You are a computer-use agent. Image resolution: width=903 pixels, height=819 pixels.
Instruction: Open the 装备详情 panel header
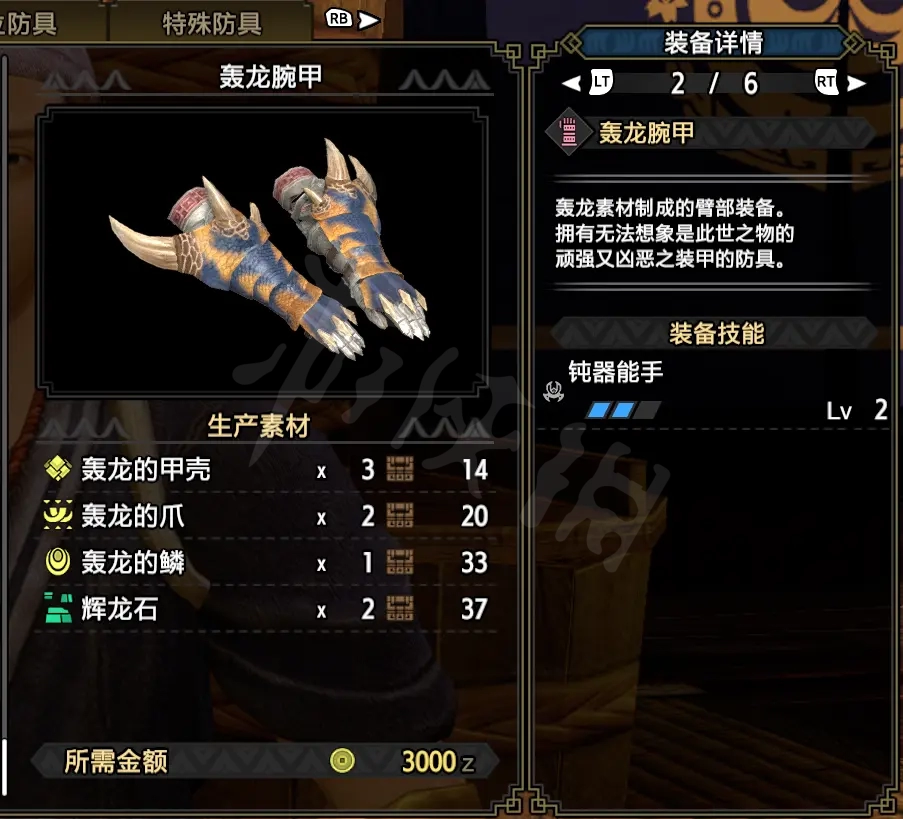[713, 43]
